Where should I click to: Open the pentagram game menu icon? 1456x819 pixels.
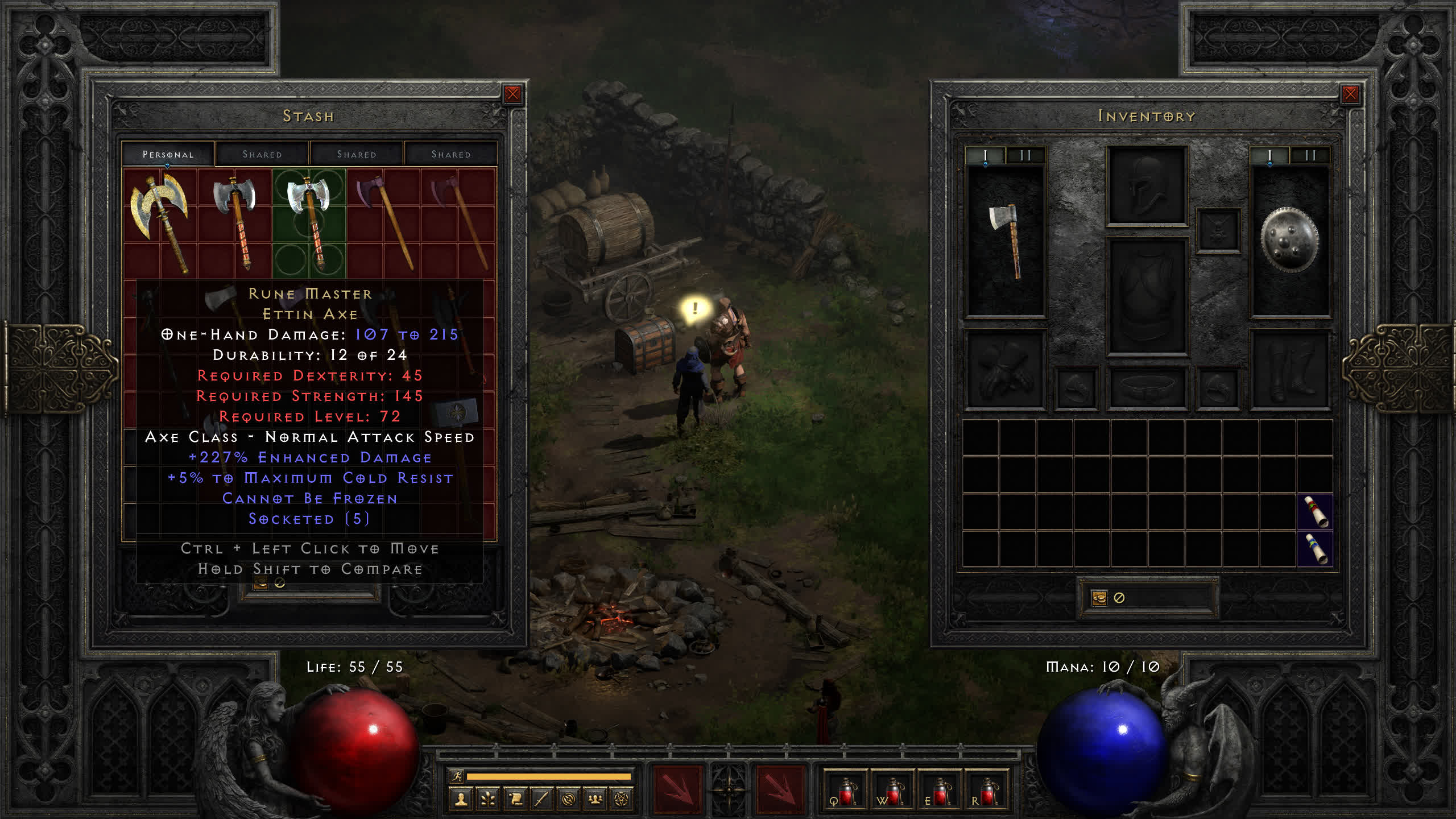point(622,800)
